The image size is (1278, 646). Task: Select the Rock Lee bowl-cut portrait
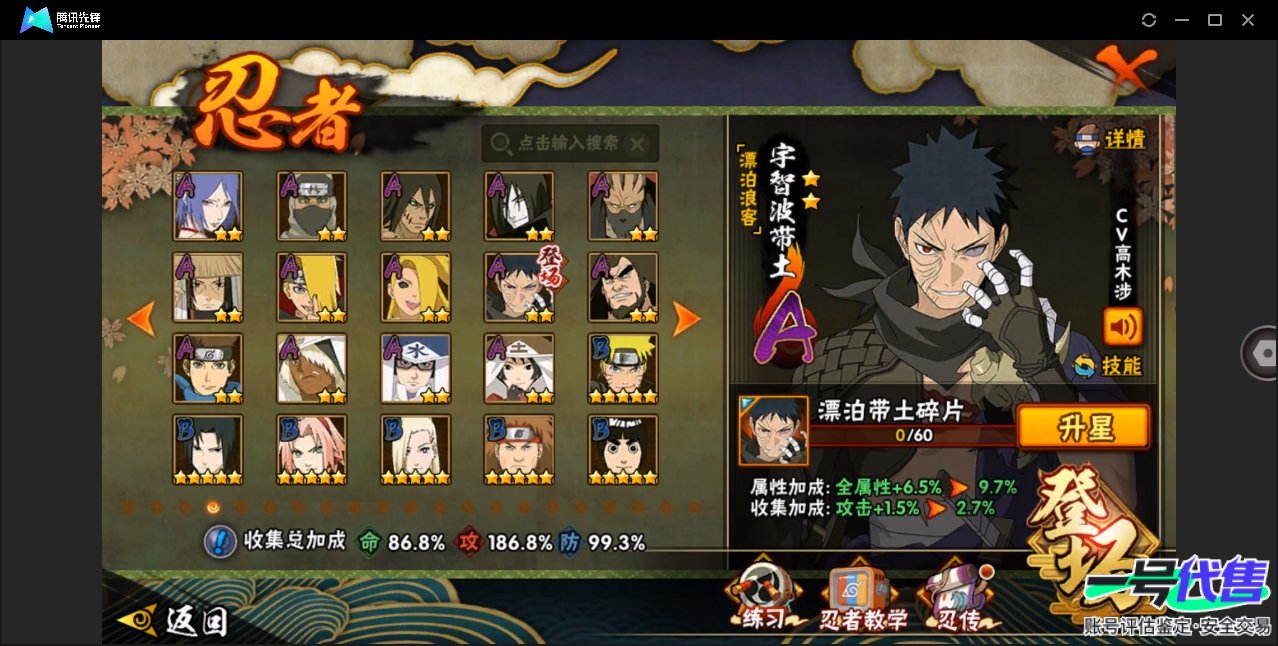(x=623, y=449)
